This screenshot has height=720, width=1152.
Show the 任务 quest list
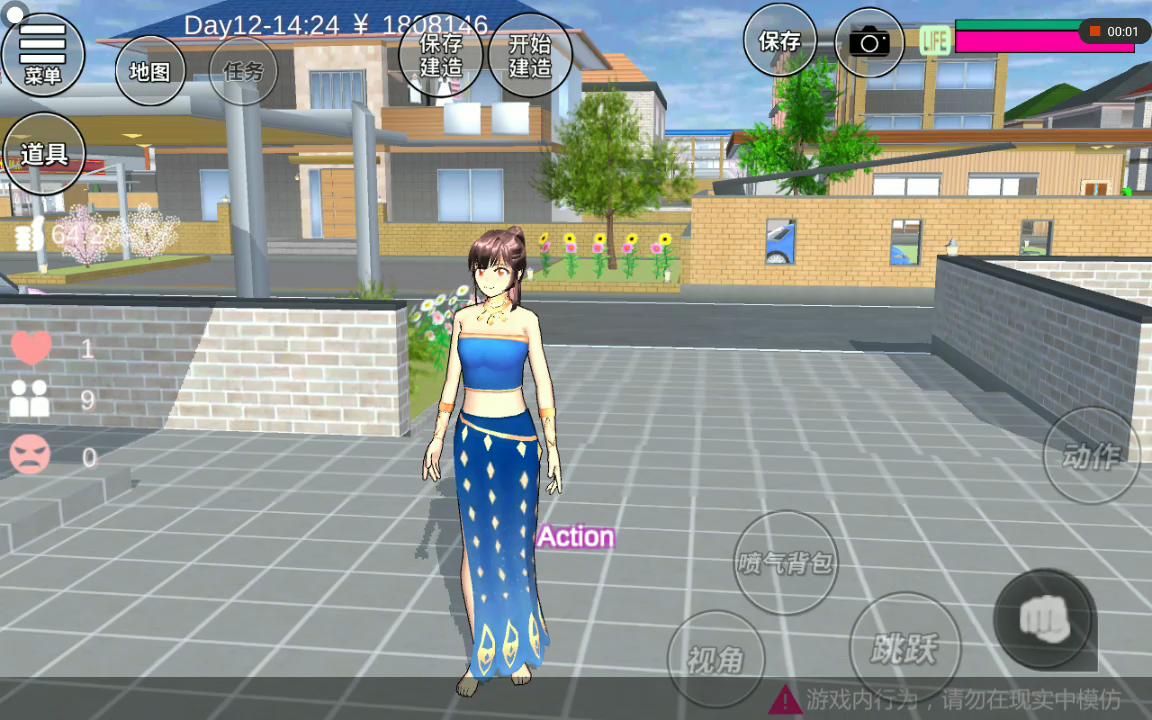(x=243, y=71)
